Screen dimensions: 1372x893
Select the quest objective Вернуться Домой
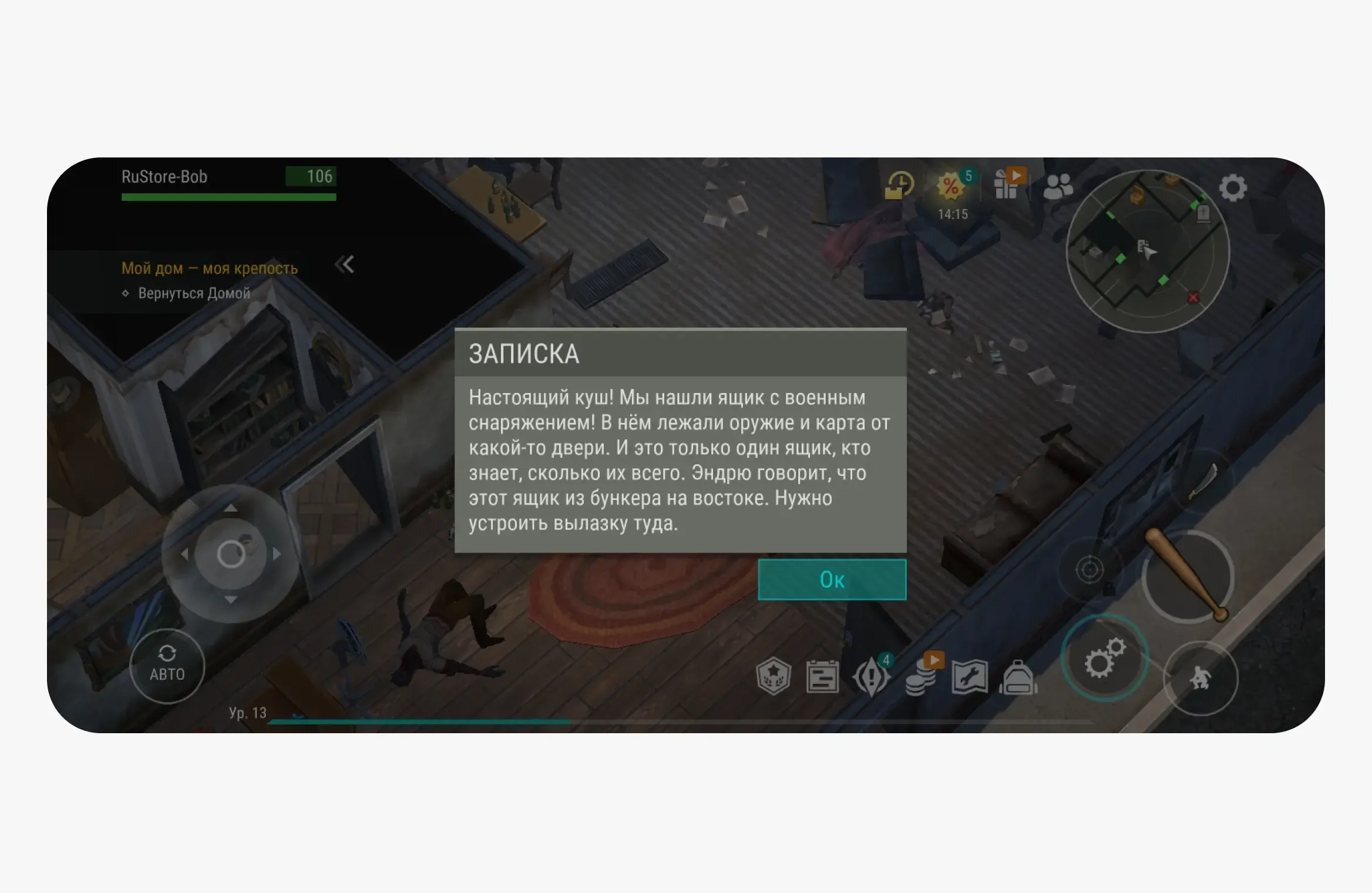(x=194, y=292)
